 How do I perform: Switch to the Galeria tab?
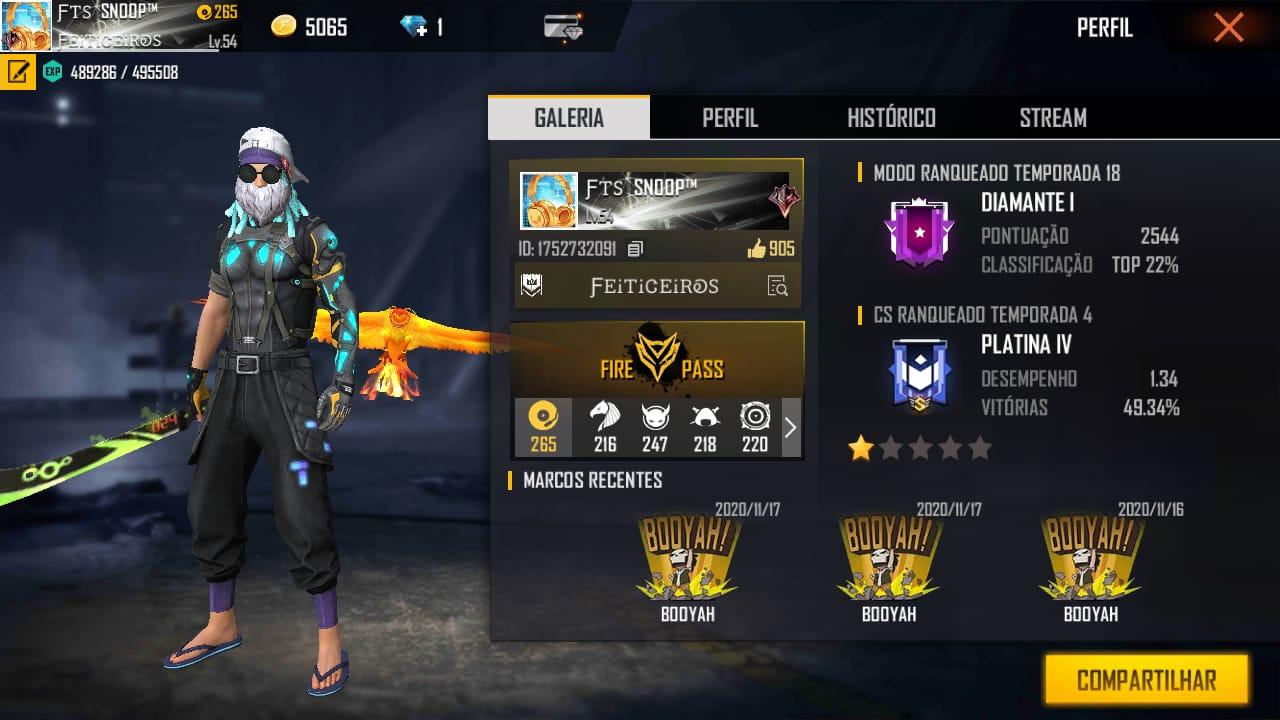pyautogui.click(x=569, y=118)
